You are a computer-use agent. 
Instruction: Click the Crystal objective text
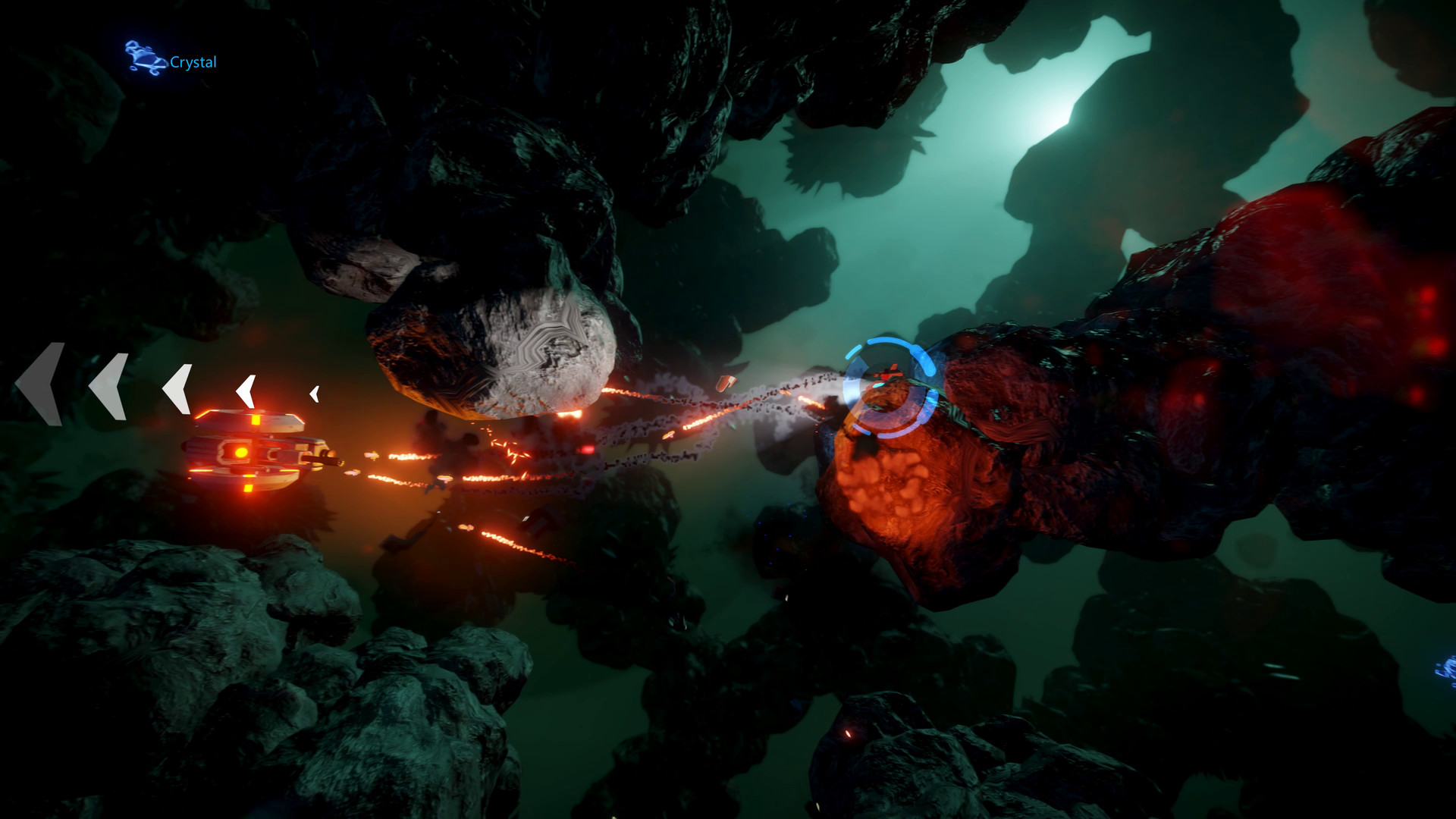[x=193, y=63]
